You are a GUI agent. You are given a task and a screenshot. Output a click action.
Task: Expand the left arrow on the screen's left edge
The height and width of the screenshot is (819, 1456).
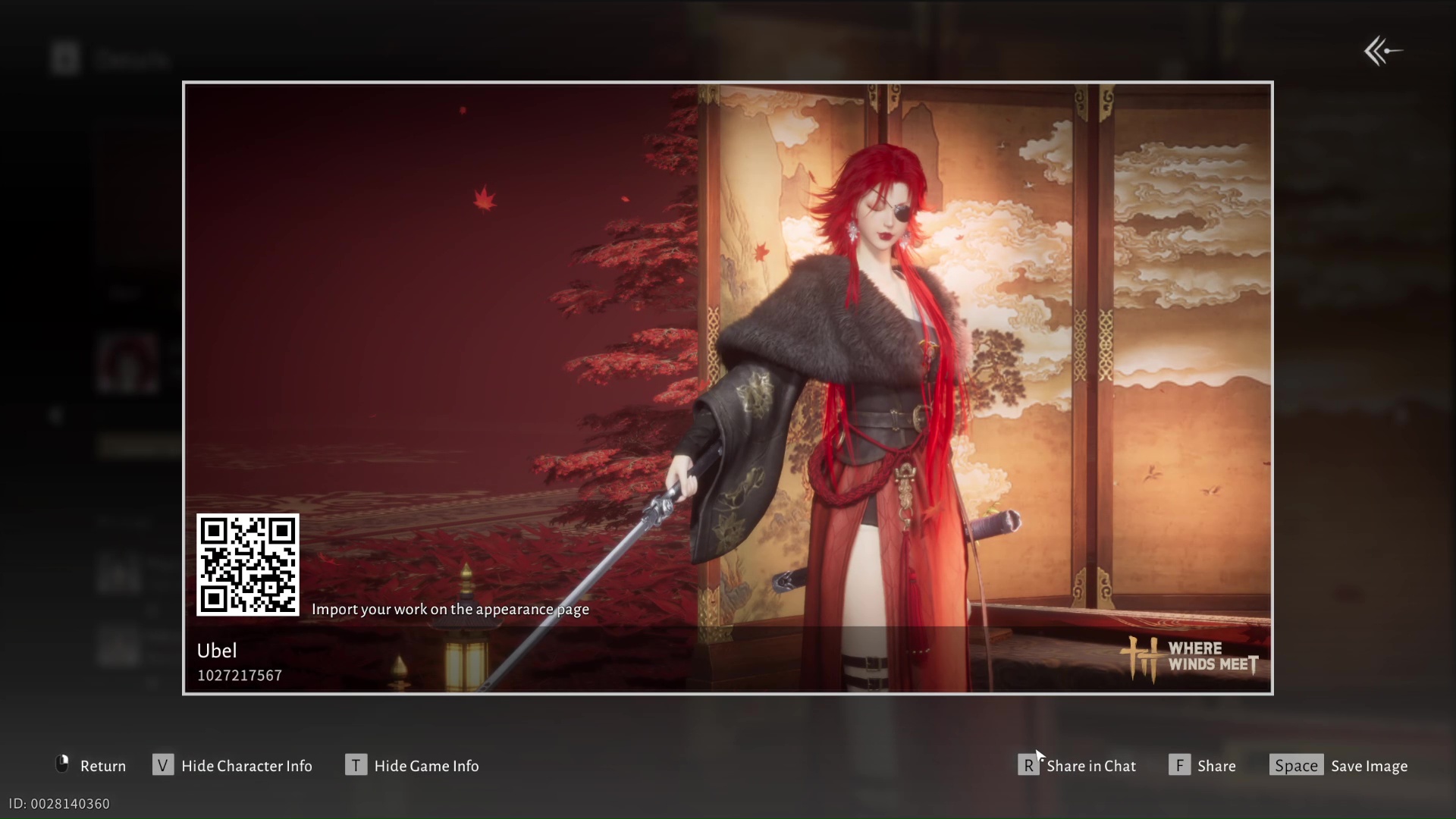(x=57, y=414)
